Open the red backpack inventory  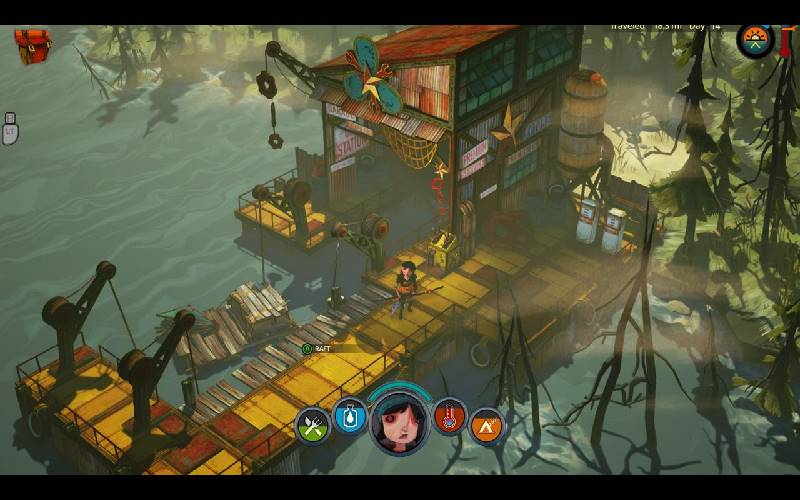(32, 45)
